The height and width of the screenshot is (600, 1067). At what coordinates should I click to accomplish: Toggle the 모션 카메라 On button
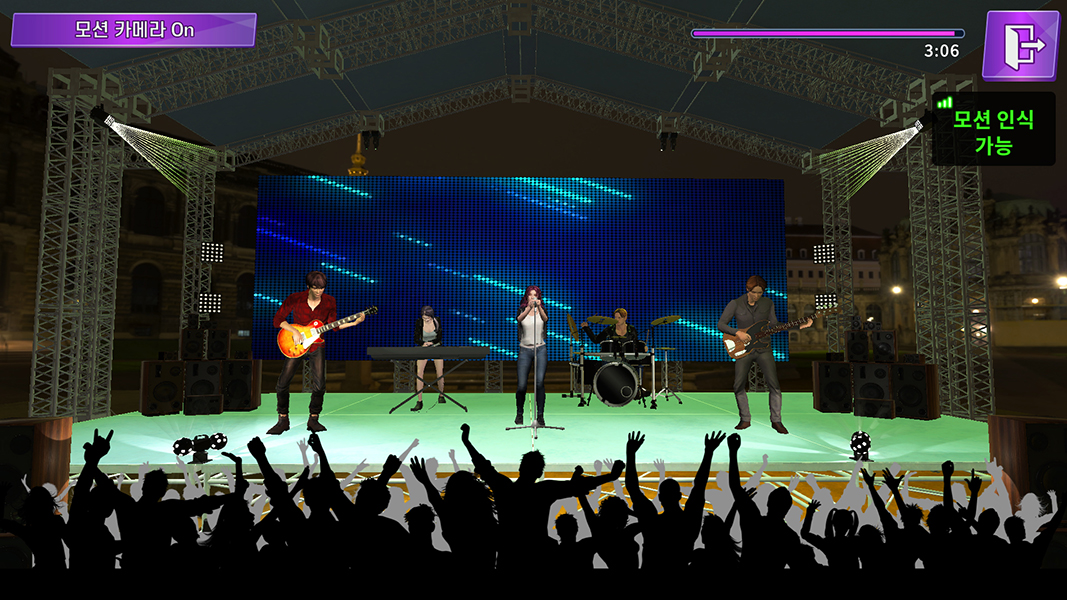pos(134,30)
